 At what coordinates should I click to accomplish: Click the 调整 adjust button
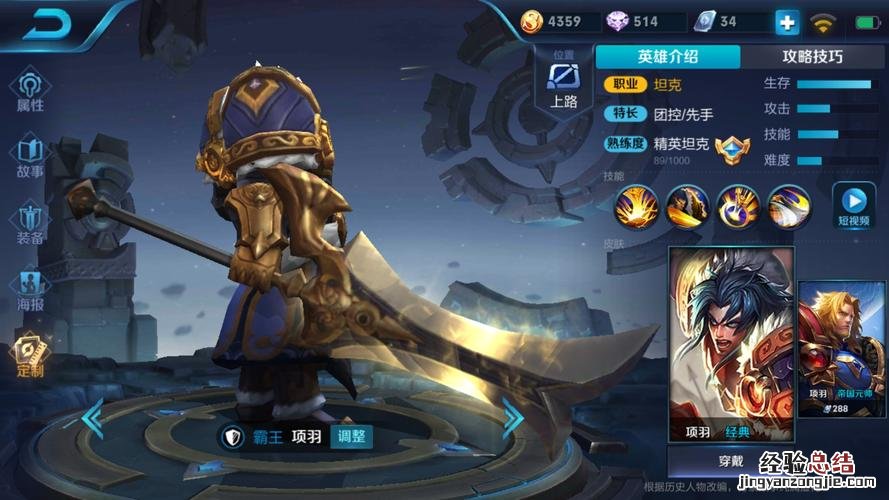click(352, 436)
